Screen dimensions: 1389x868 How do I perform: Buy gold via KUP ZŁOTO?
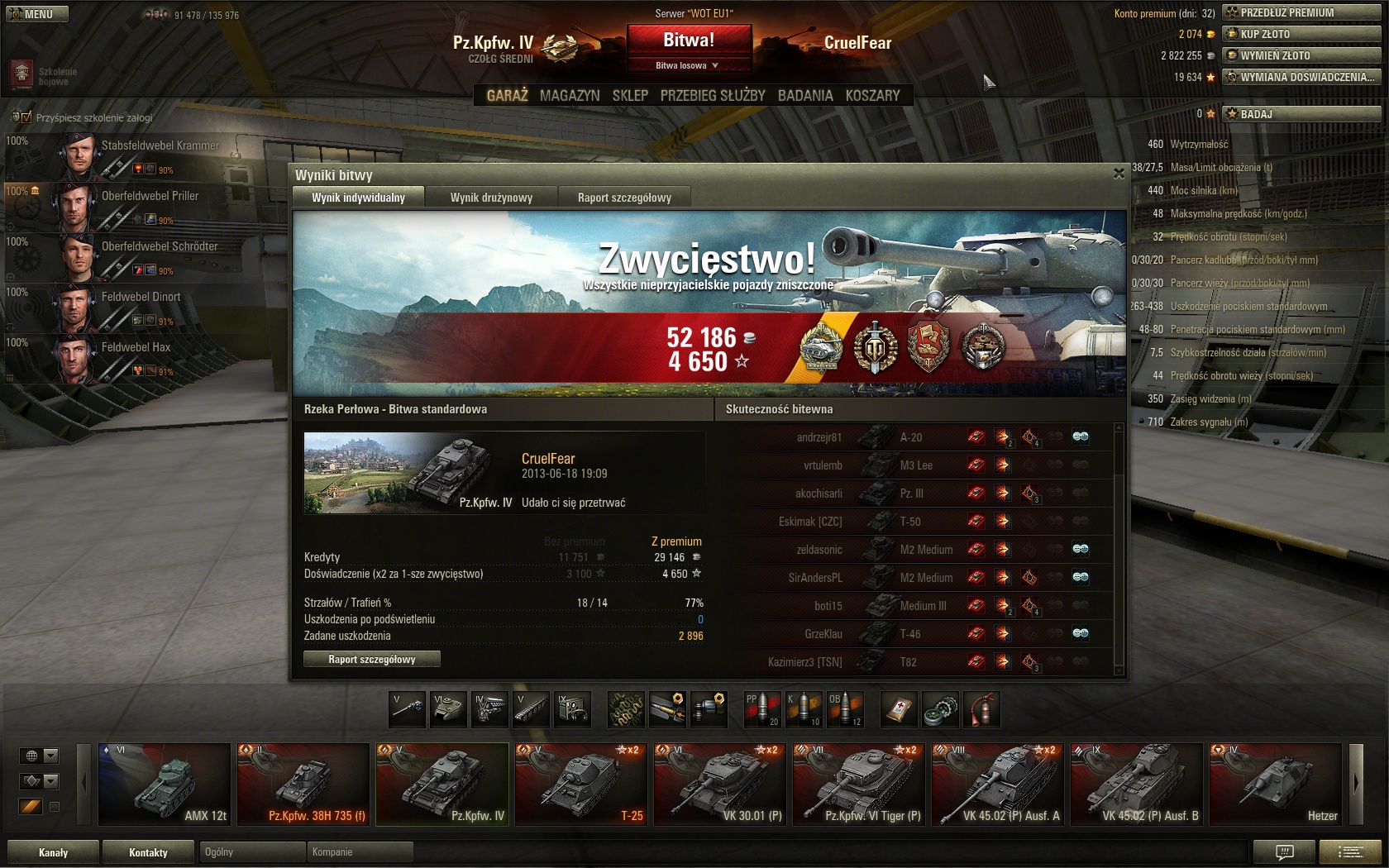pyautogui.click(x=1301, y=34)
